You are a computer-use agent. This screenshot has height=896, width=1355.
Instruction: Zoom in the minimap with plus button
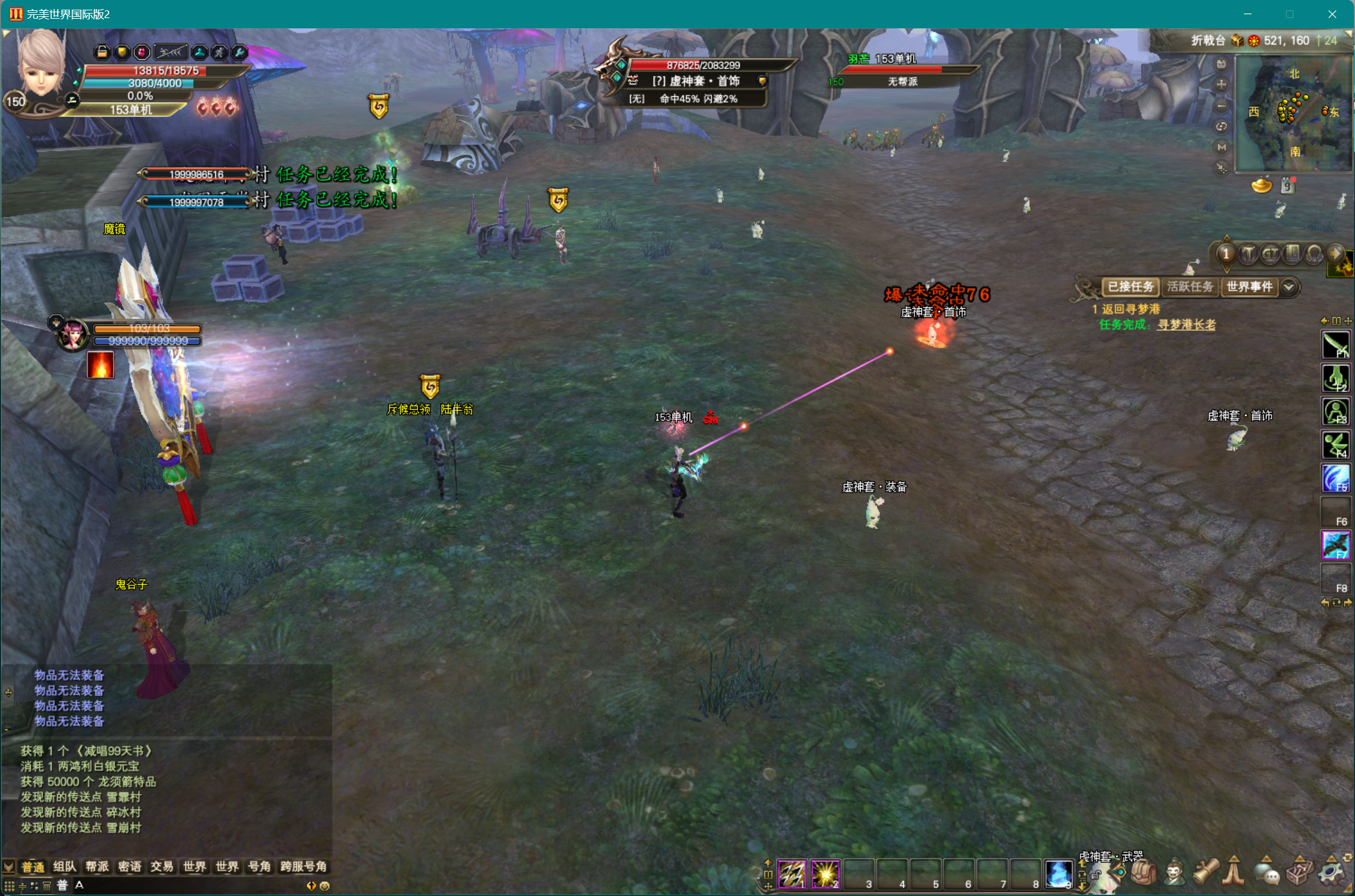(1221, 85)
